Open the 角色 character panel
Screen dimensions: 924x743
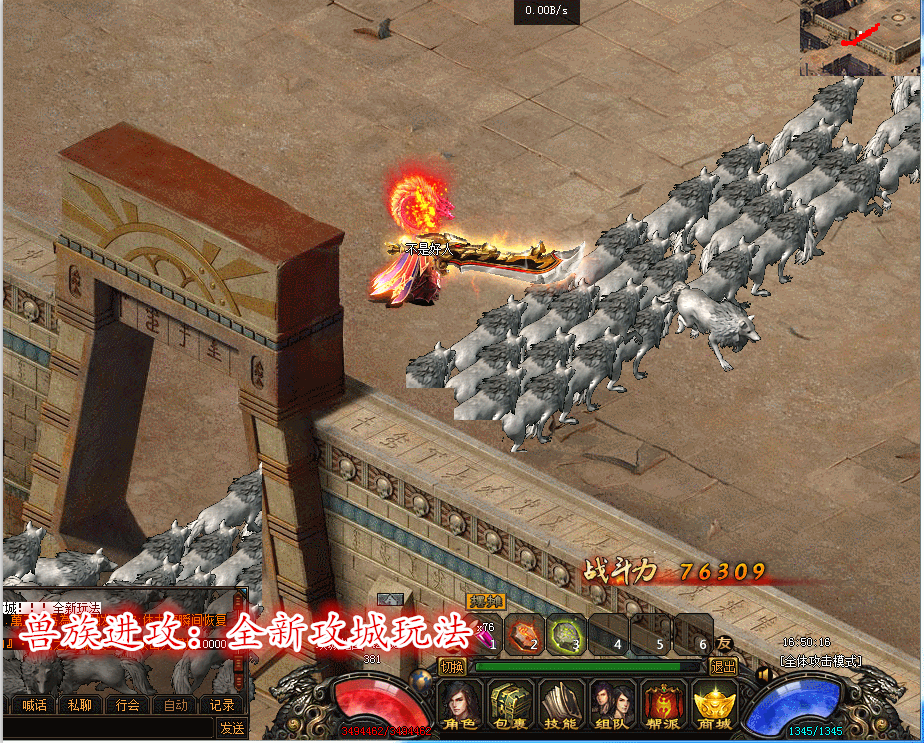[x=461, y=705]
